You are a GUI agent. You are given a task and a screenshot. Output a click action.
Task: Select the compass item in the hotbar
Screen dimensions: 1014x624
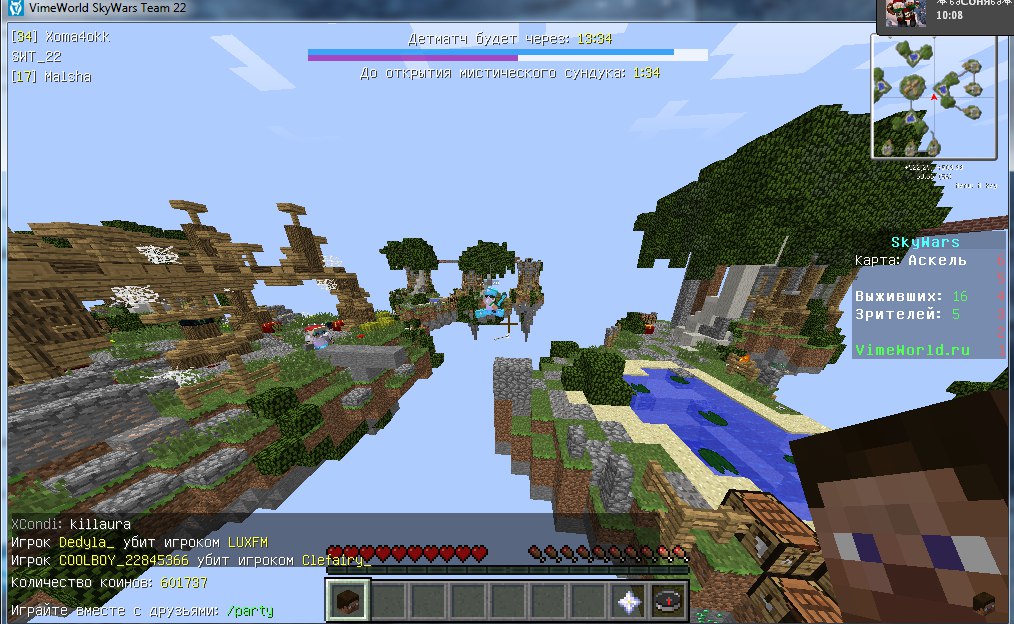click(x=669, y=600)
